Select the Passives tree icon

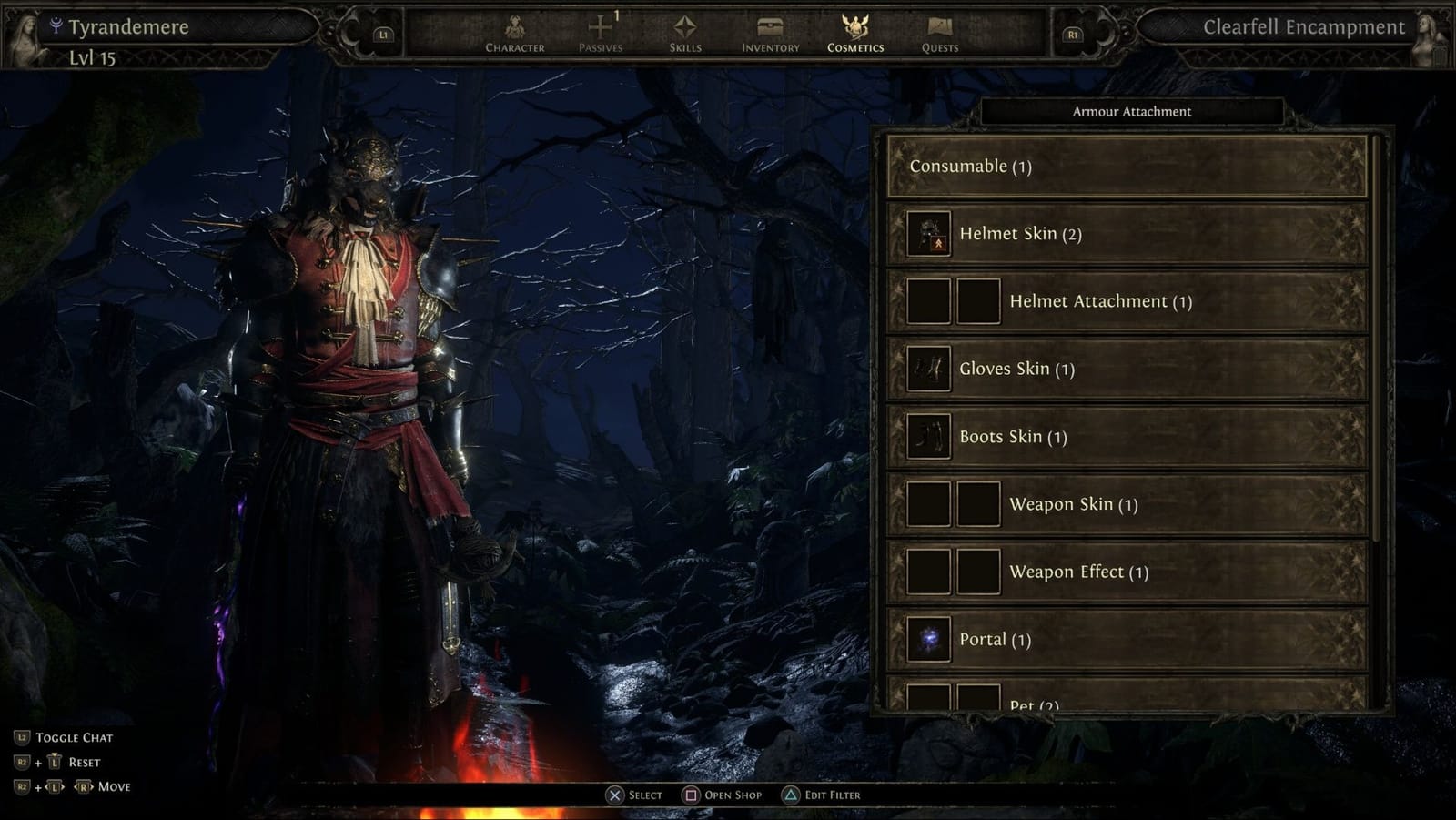point(599,27)
